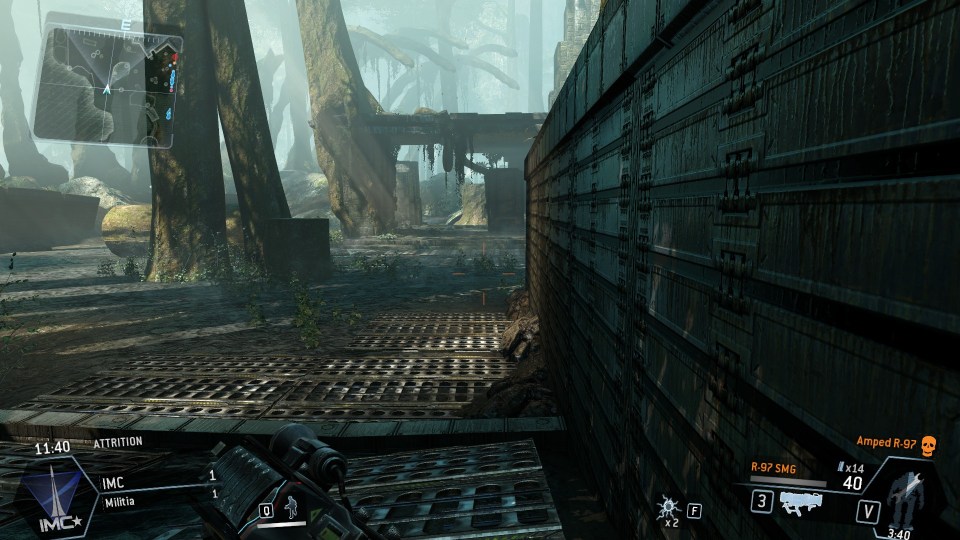Select the Amped R-97 skull burn card icon
This screenshot has height=540, width=960.
tap(925, 442)
